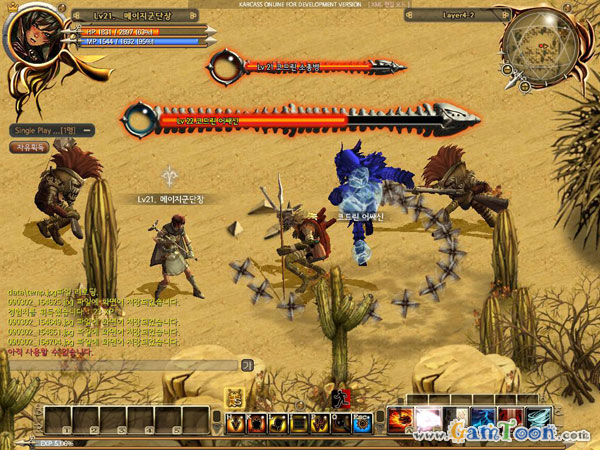Click the red figure icon above the hotbar
Viewport: 600px width, 450px height.
tap(337, 399)
